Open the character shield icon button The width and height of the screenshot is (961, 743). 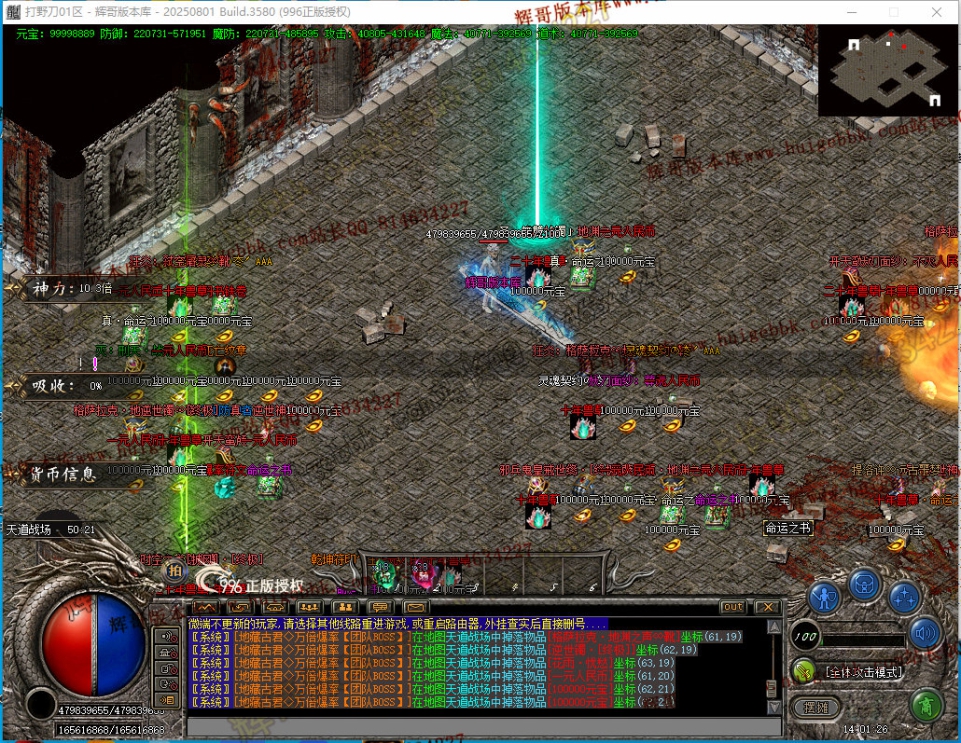pyautogui.click(x=824, y=599)
